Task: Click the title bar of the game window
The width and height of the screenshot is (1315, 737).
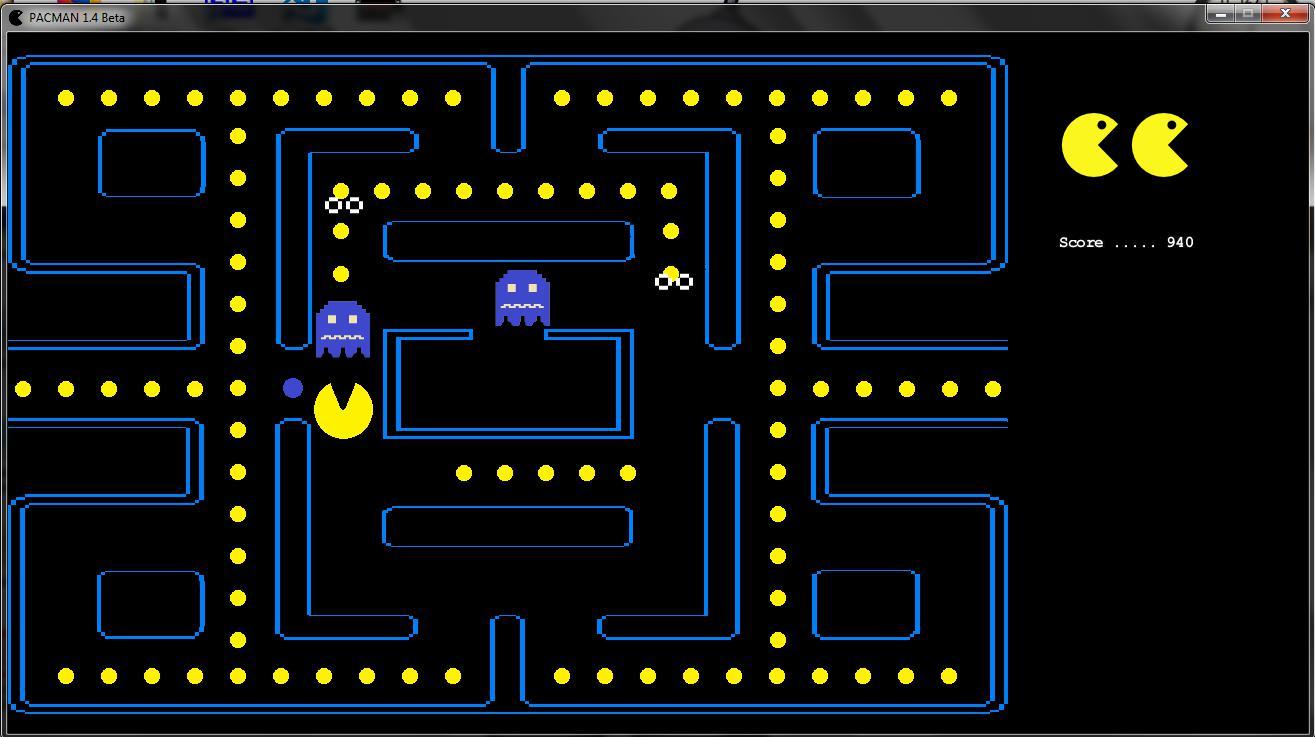Action: [600, 14]
